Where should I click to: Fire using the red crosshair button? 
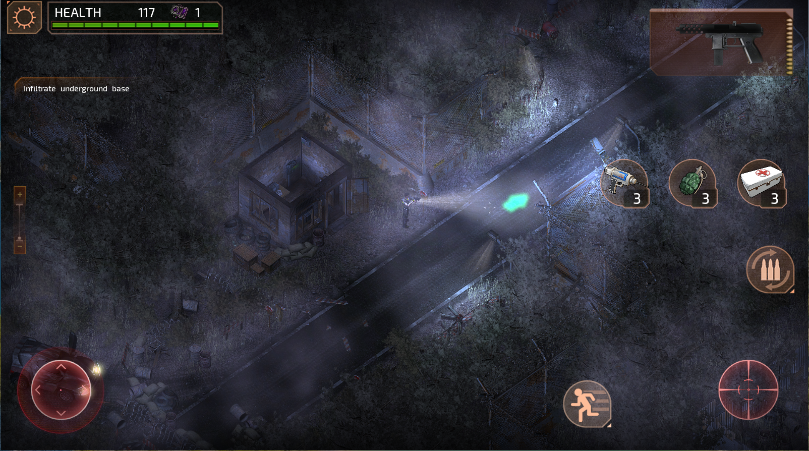point(748,388)
